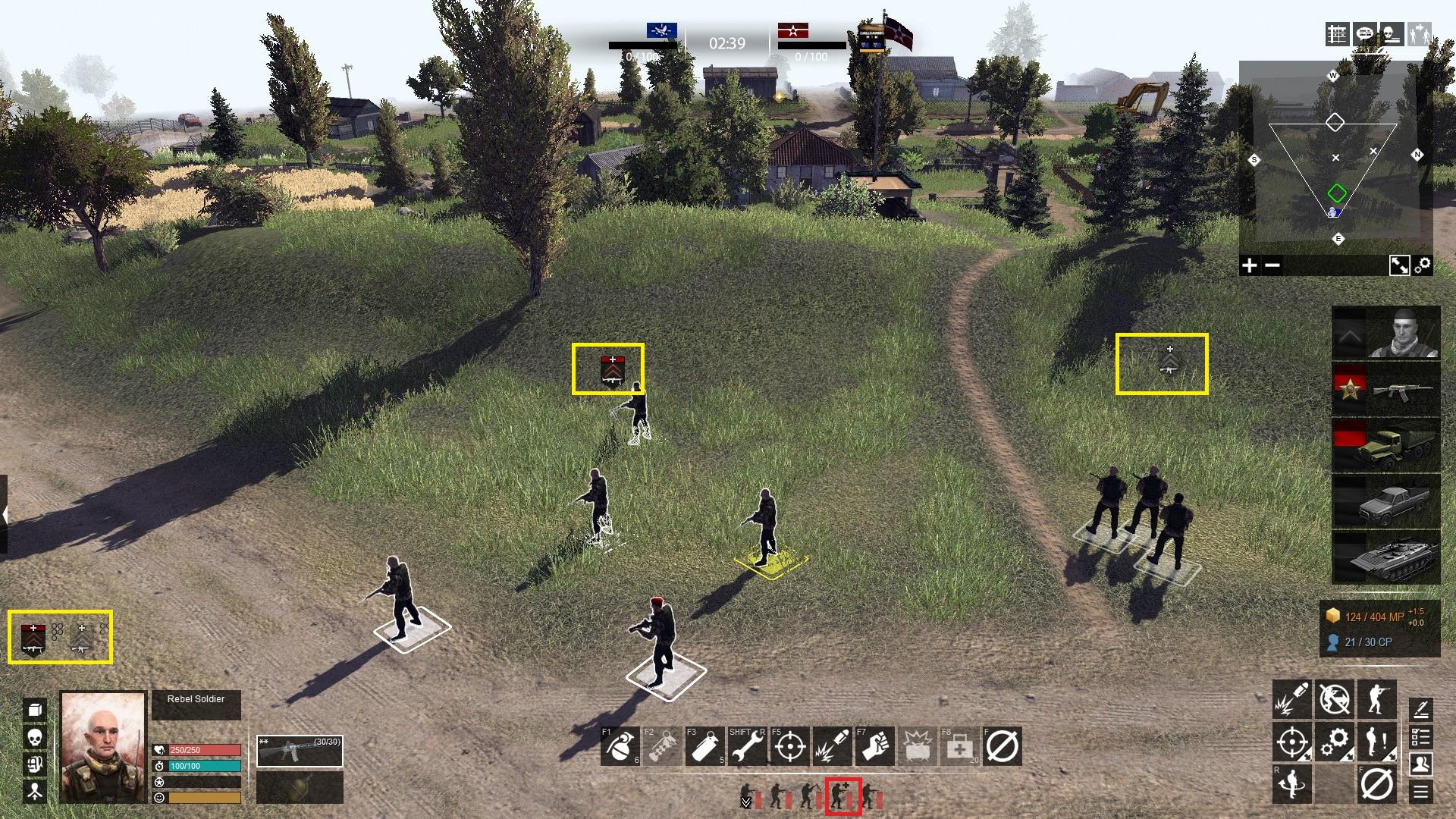Open the hamburger main menu button
Image resolution: width=1456 pixels, height=819 pixels.
[1420, 792]
